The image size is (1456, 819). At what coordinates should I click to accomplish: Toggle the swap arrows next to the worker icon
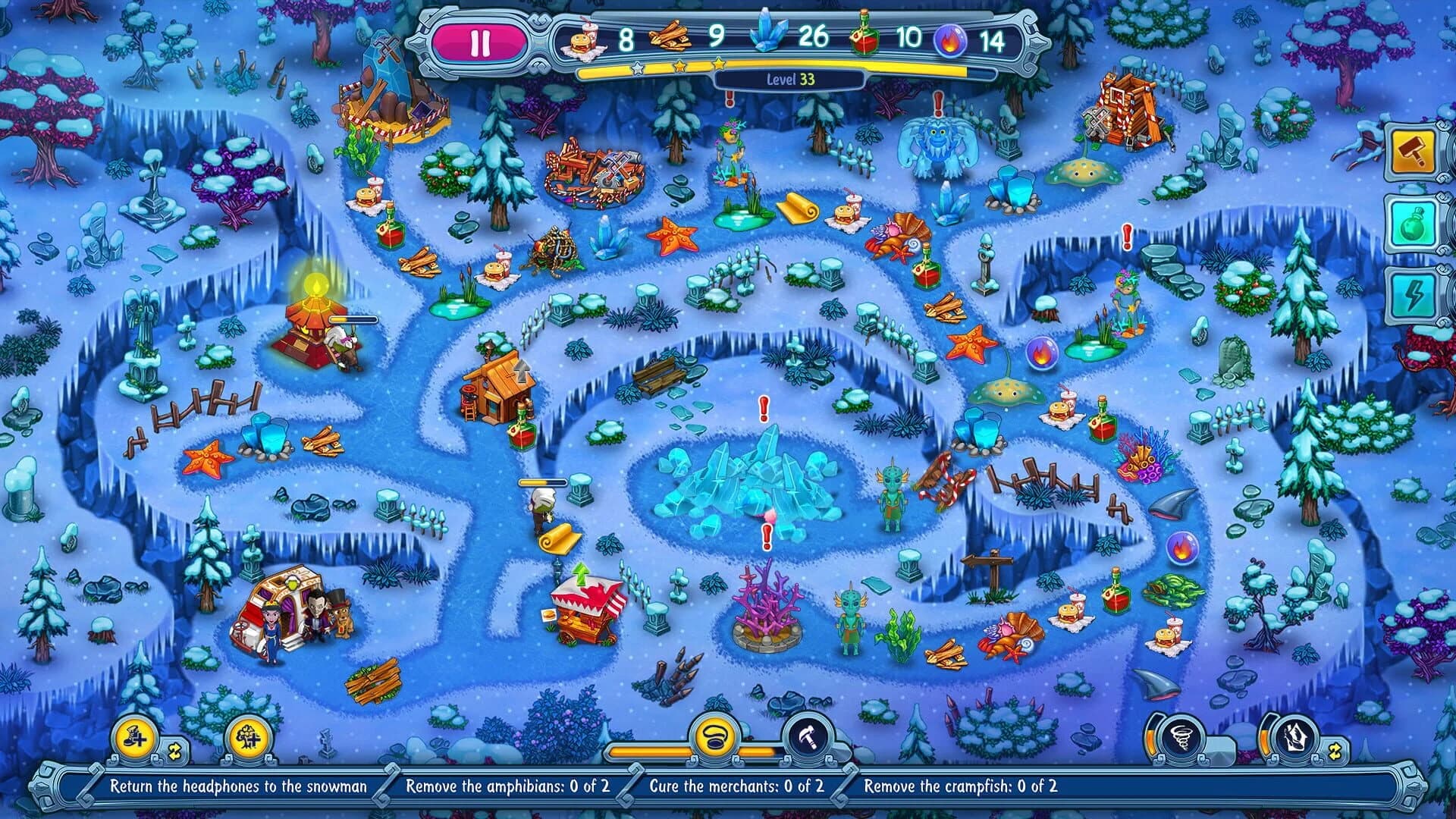(176, 751)
